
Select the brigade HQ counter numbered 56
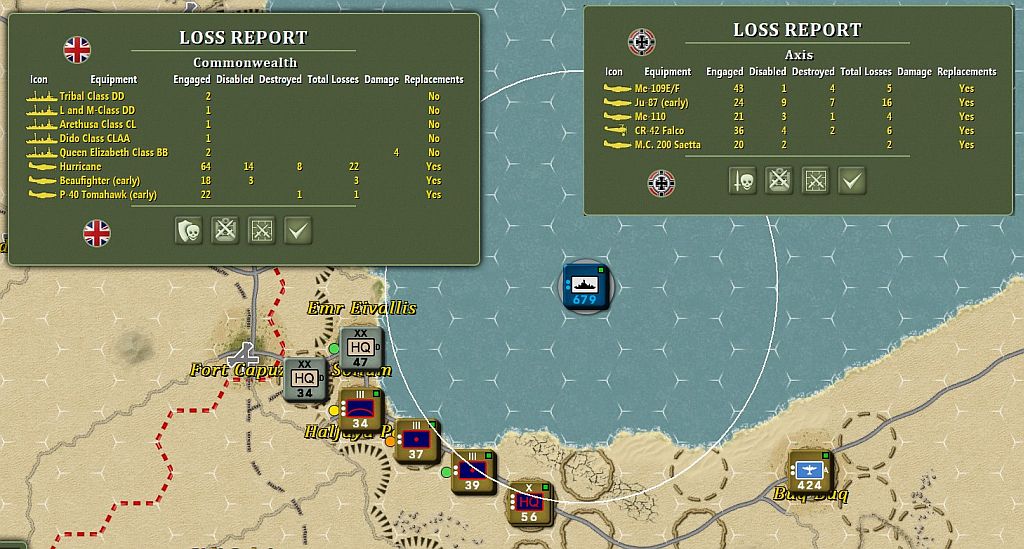pyautogui.click(x=530, y=502)
